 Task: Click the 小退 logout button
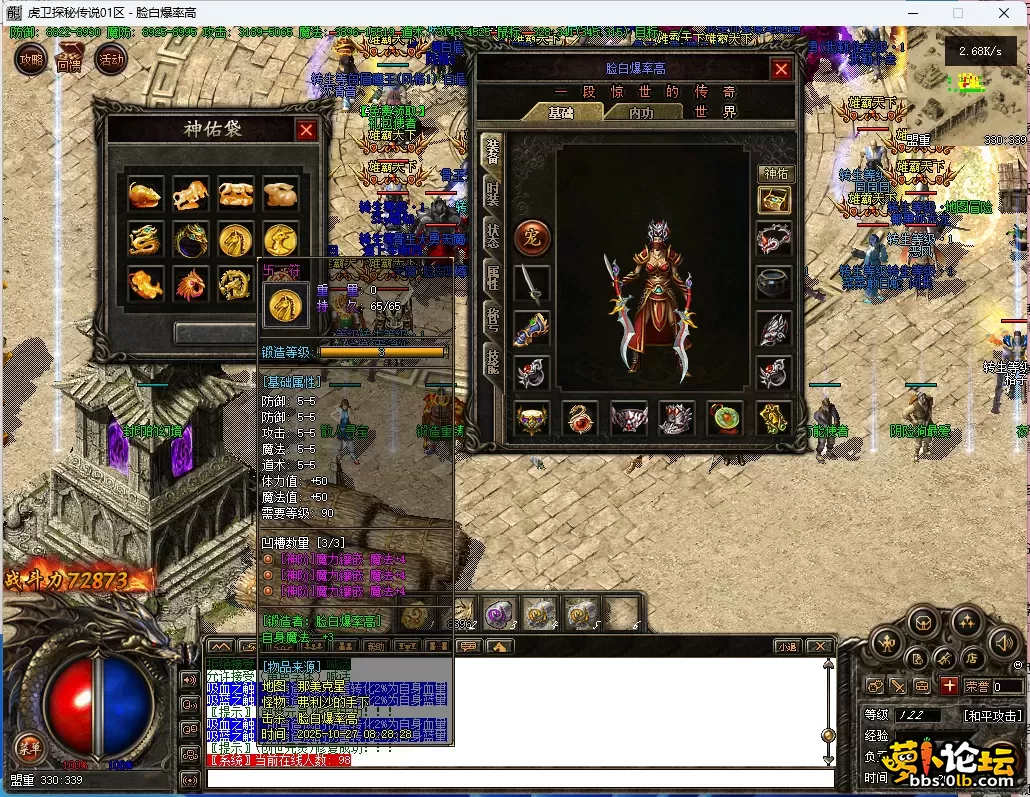787,647
